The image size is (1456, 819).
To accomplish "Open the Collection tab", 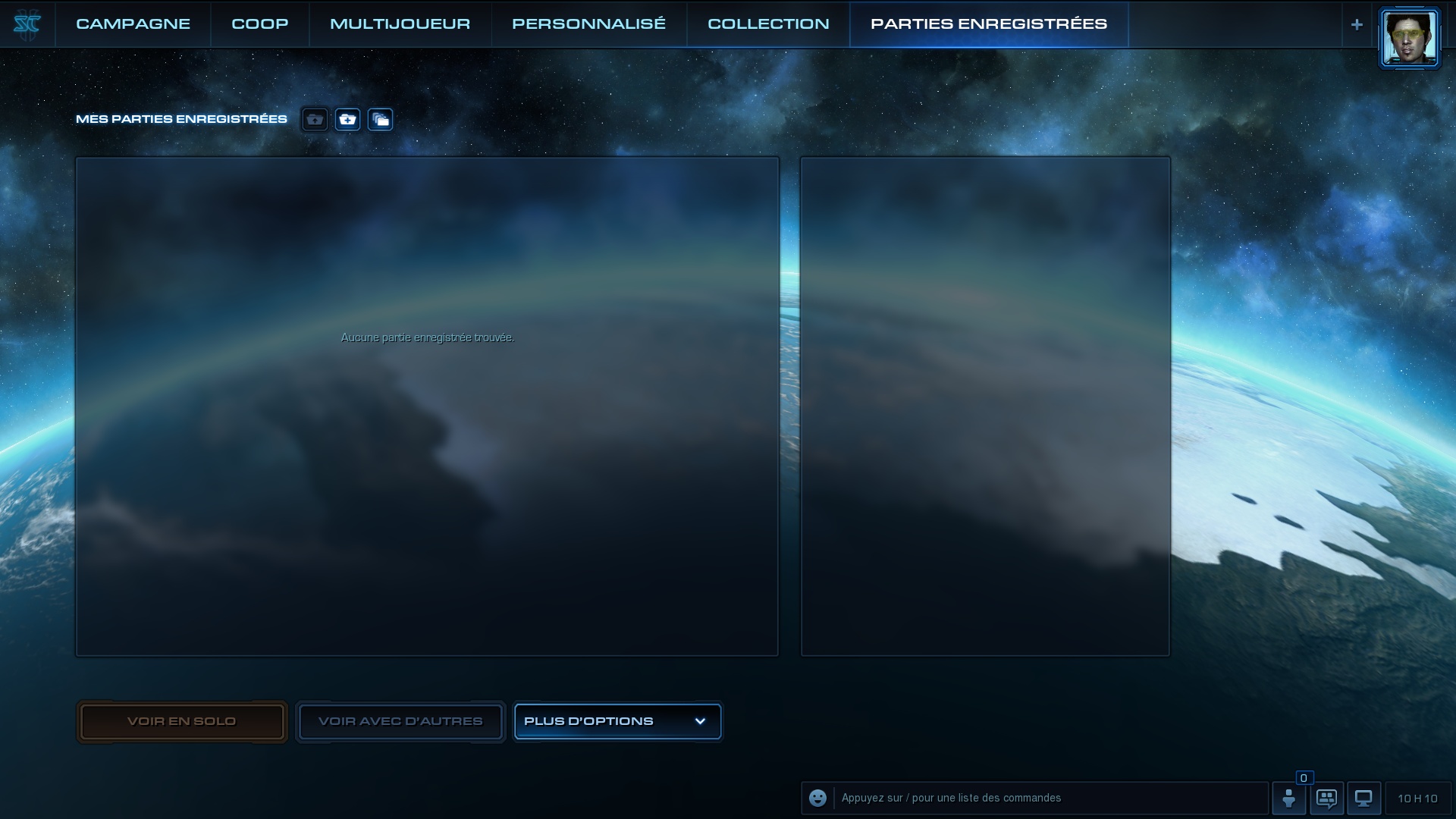I will point(768,24).
